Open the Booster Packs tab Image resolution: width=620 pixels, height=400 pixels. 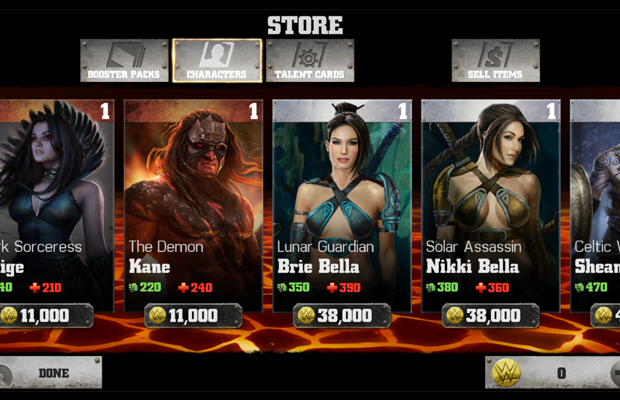coord(124,60)
